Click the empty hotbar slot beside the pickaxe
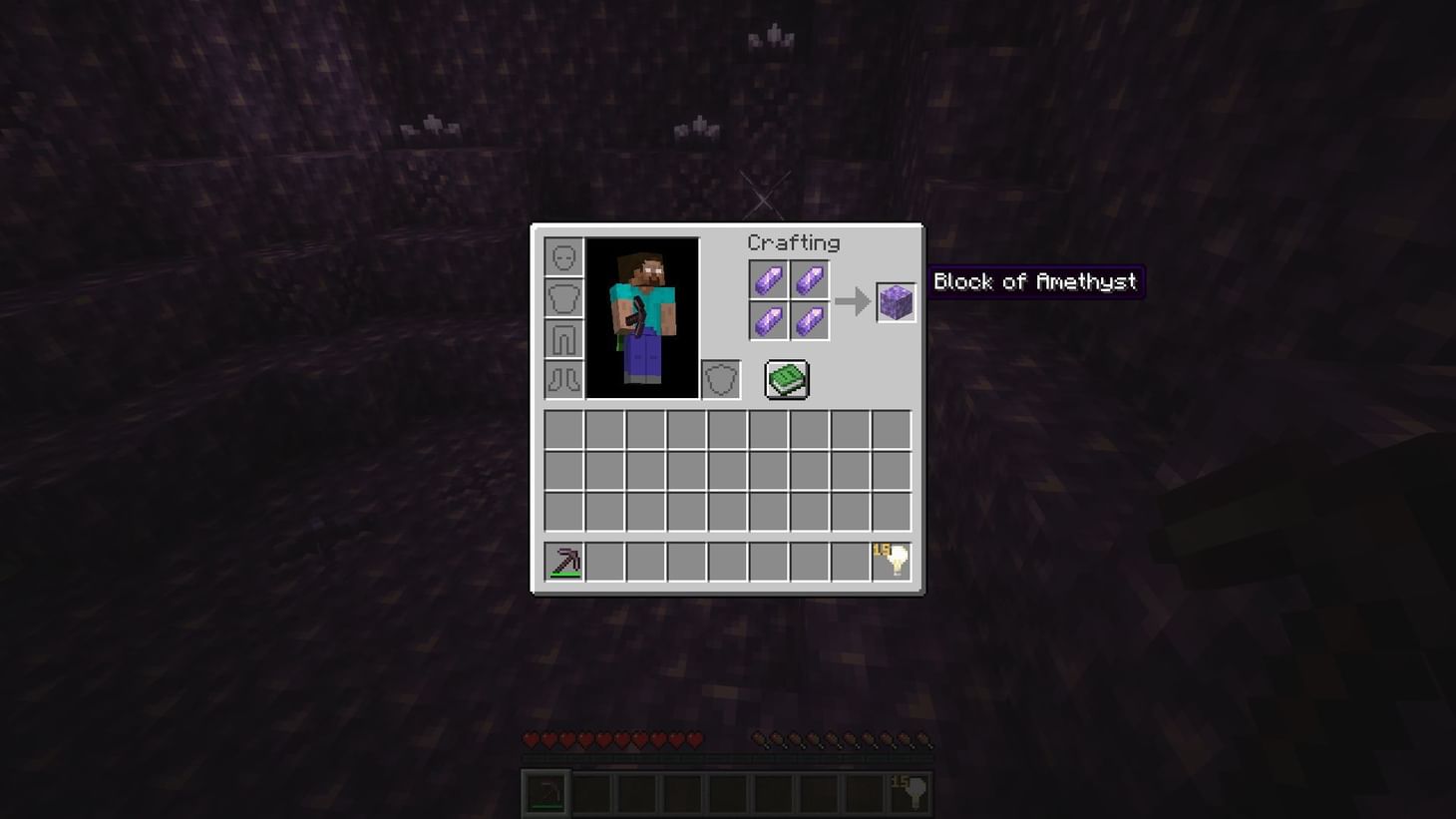Screen dimensions: 1456x819 tap(604, 561)
